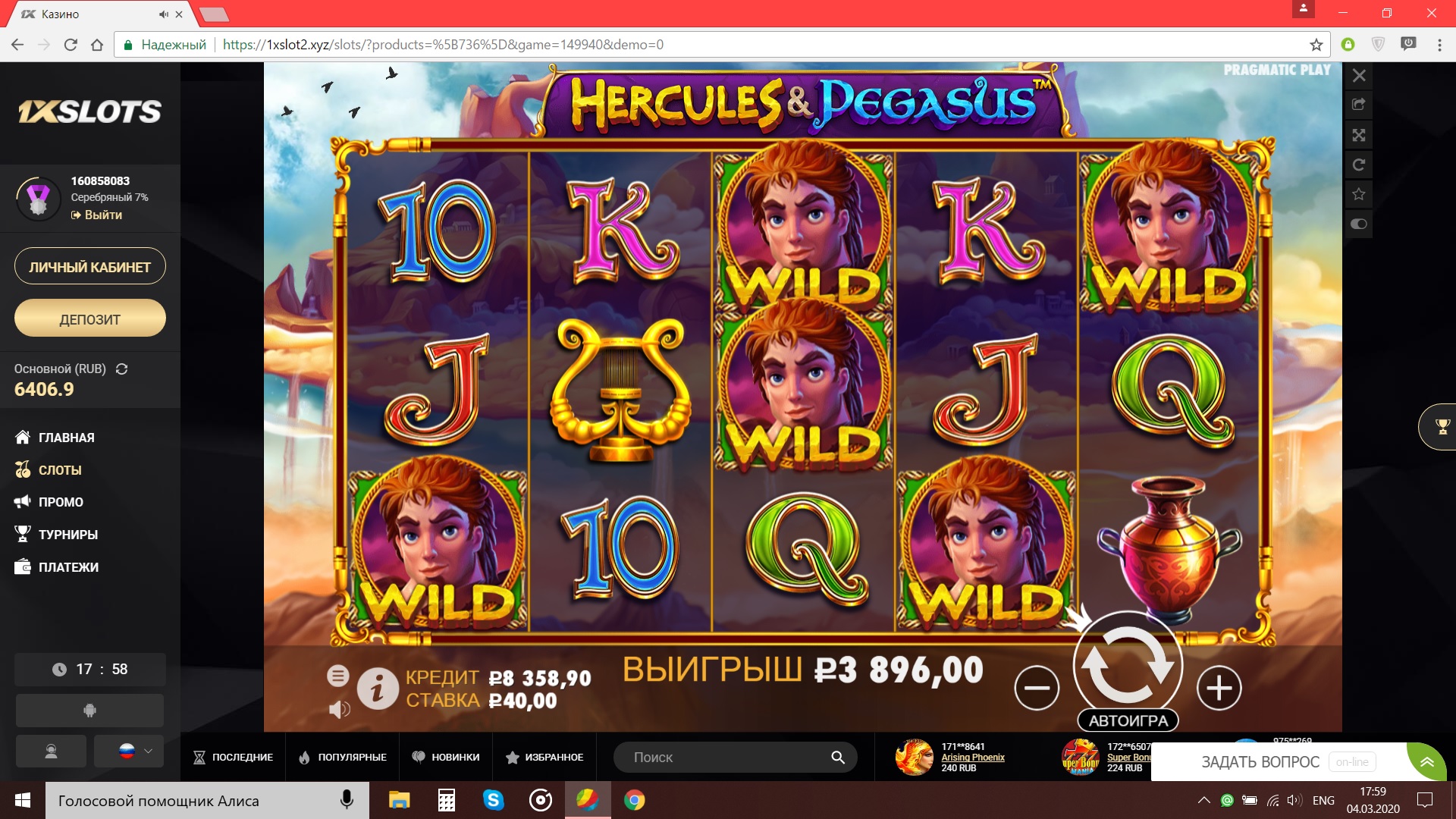The image size is (1456, 819).
Task: Spin the reels with the circular arrows button
Action: pos(1128,663)
